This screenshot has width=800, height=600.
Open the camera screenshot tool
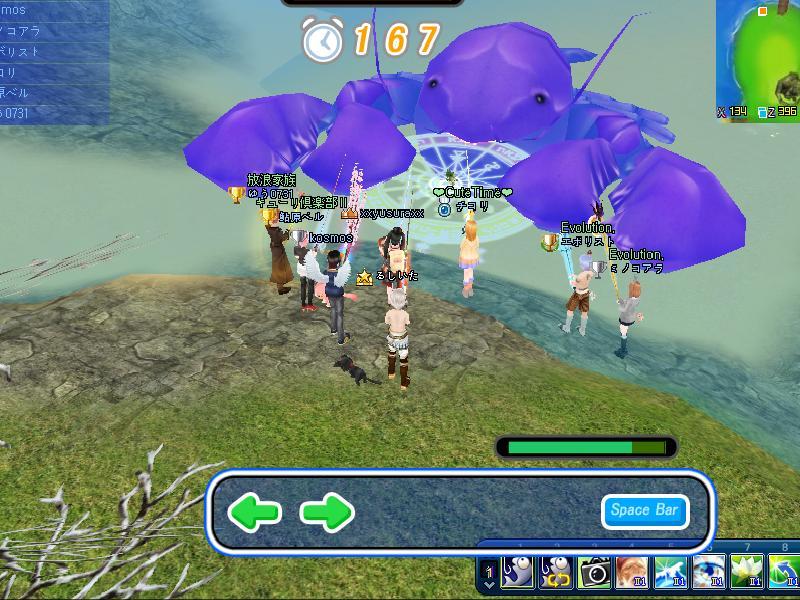[595, 573]
